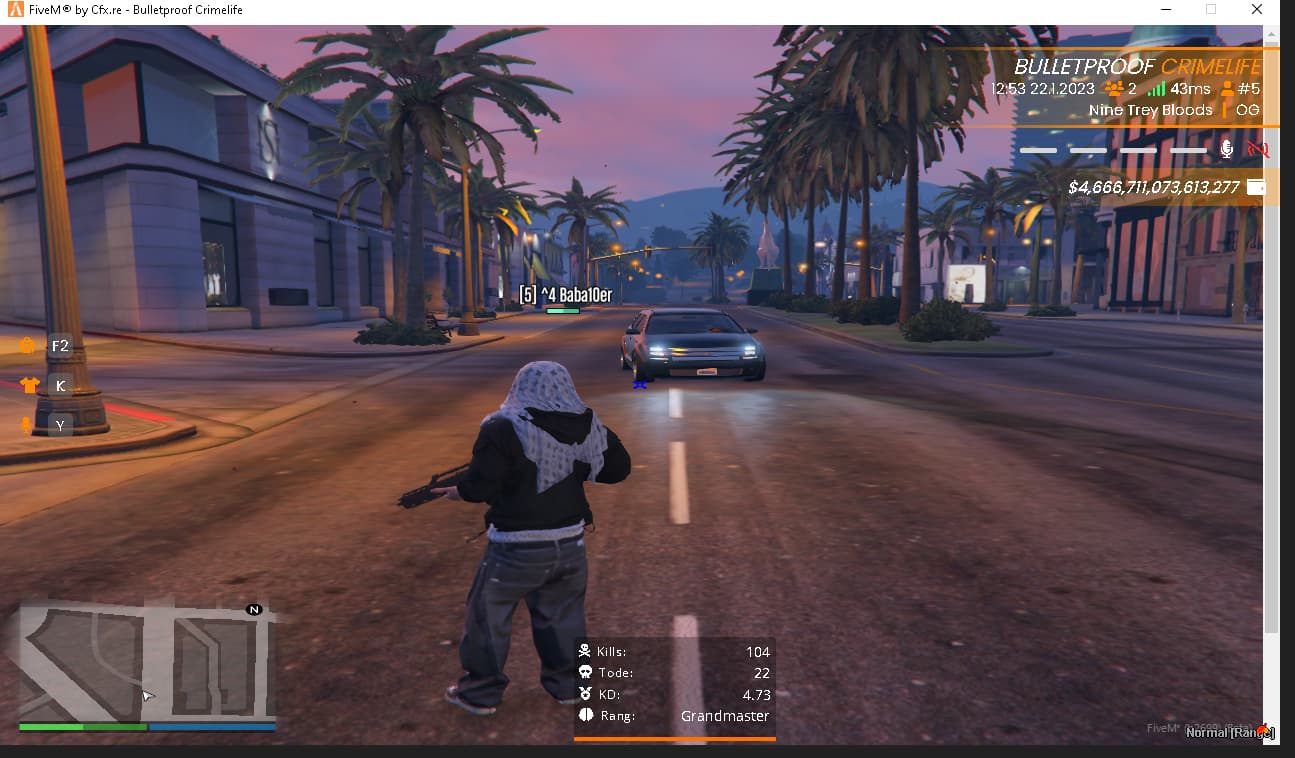Click the wallet icon next to the money balance

[x=1256, y=186]
